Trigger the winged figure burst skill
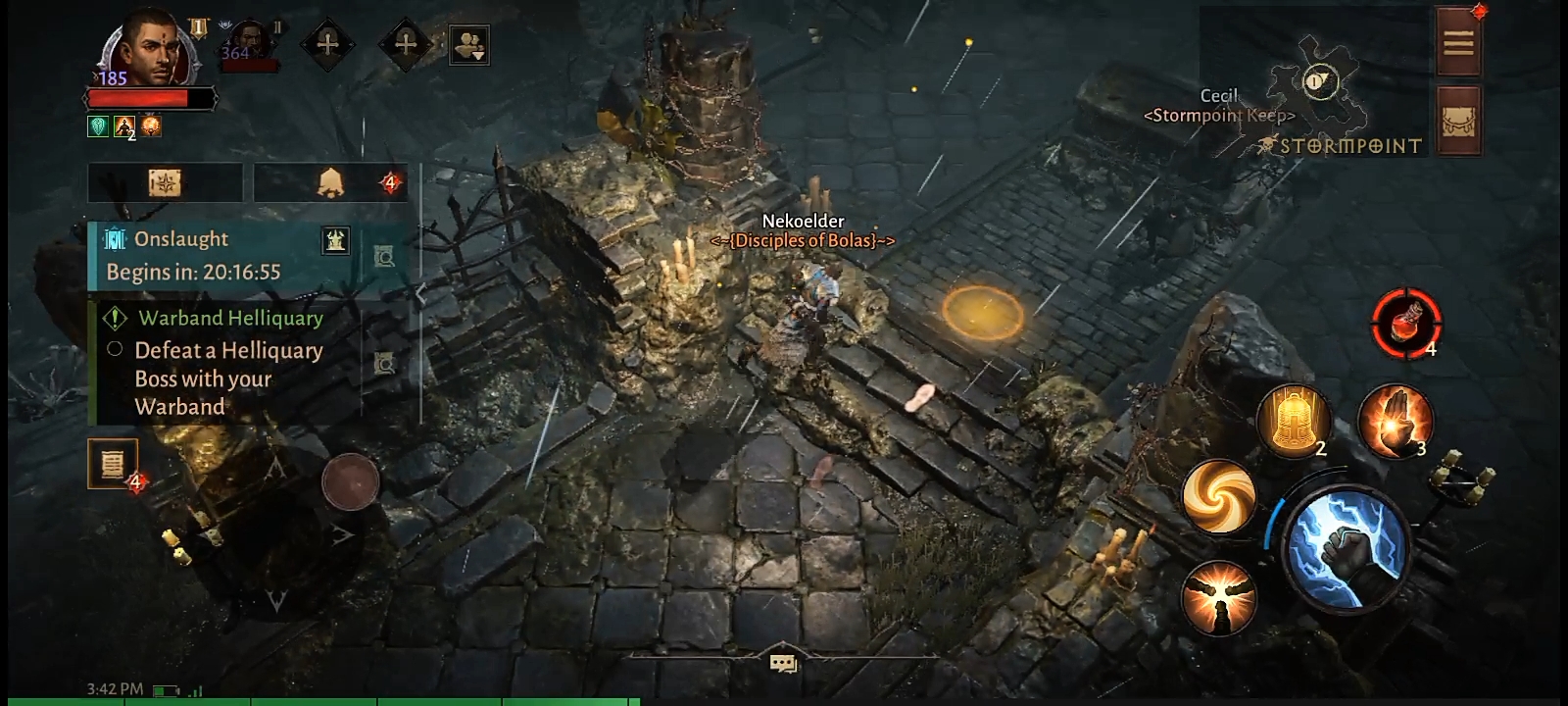 pyautogui.click(x=1218, y=596)
